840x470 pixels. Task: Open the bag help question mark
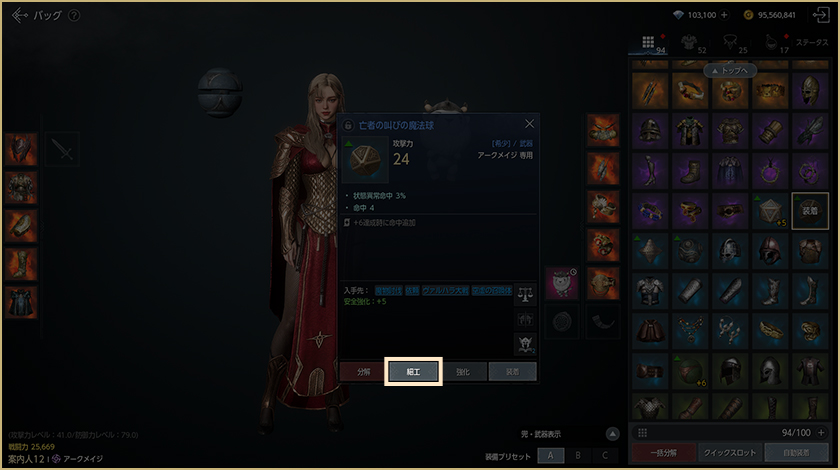(75, 16)
